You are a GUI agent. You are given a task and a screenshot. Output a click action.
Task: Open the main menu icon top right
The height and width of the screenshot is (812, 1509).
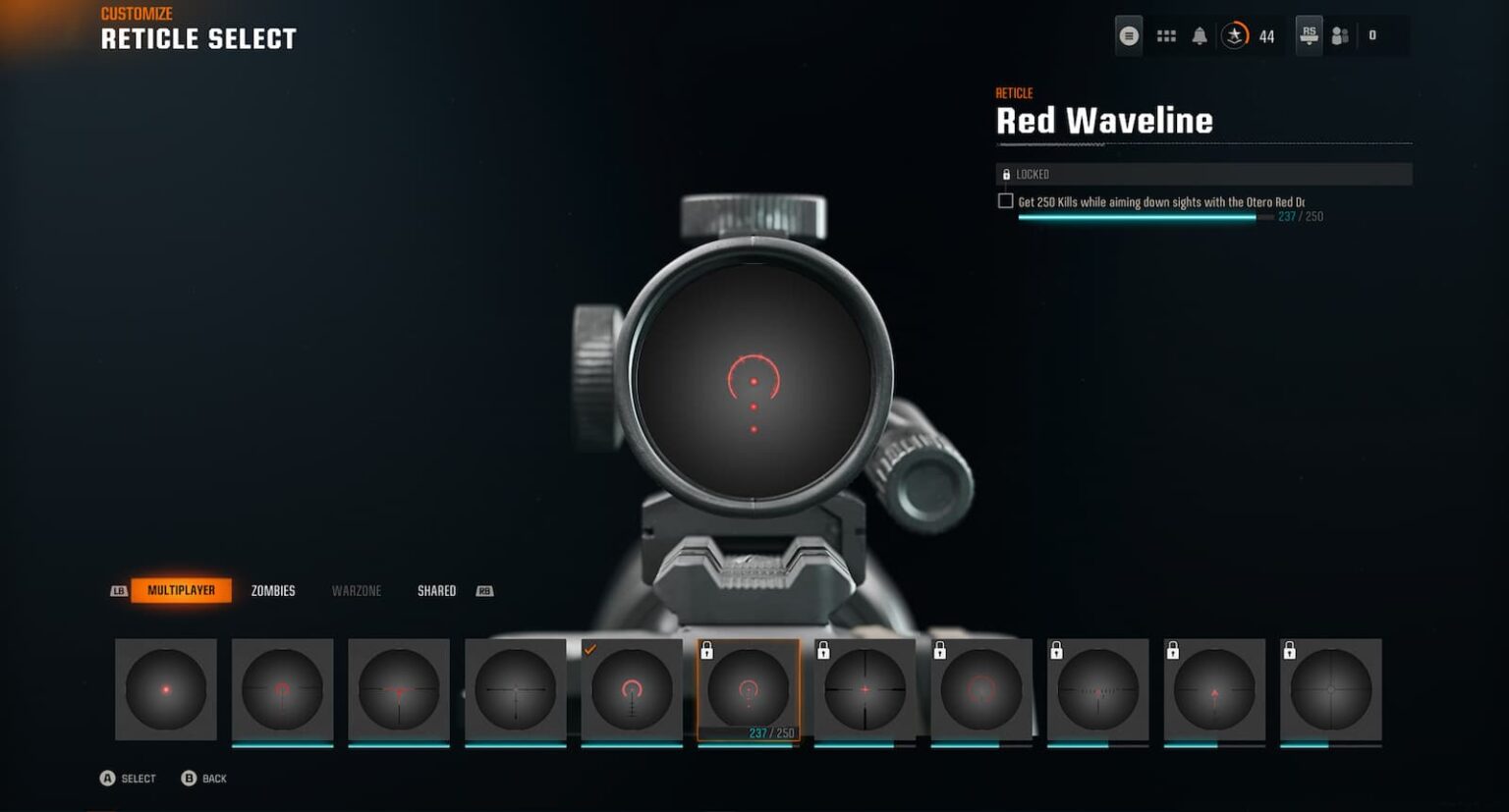click(x=1130, y=34)
